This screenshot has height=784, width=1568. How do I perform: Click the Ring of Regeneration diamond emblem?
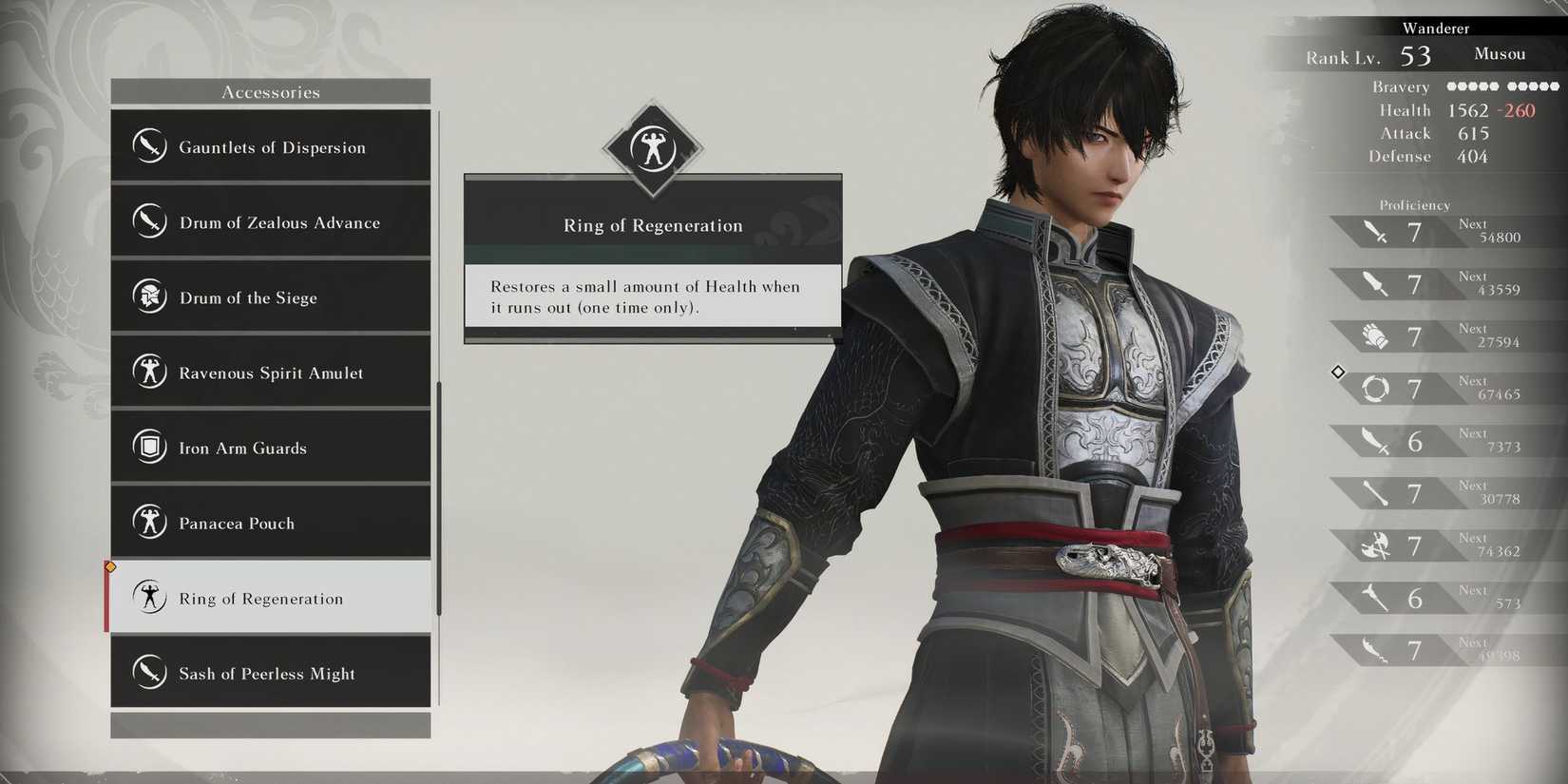tap(652, 147)
